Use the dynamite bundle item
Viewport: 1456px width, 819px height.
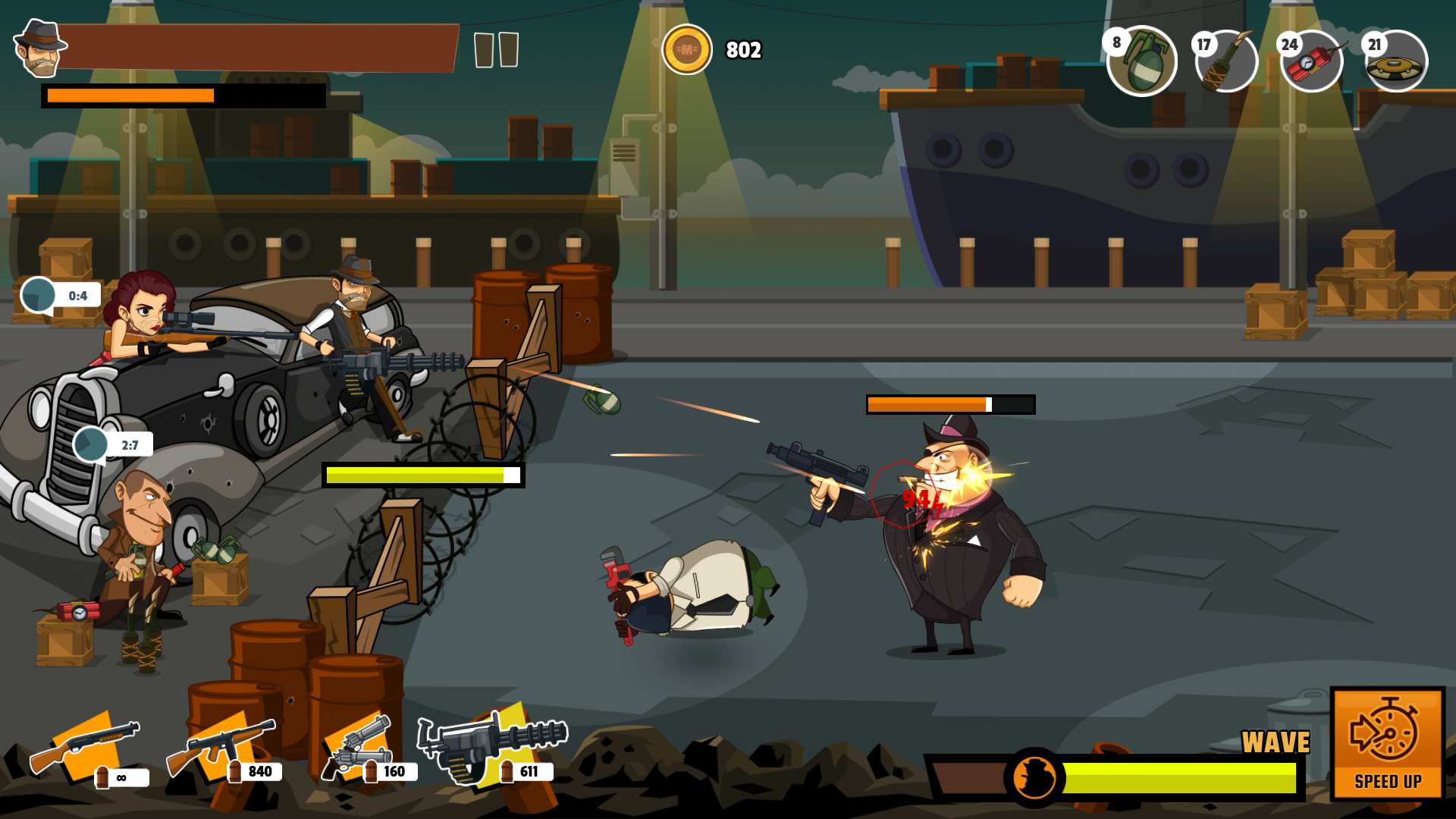click(x=1313, y=62)
